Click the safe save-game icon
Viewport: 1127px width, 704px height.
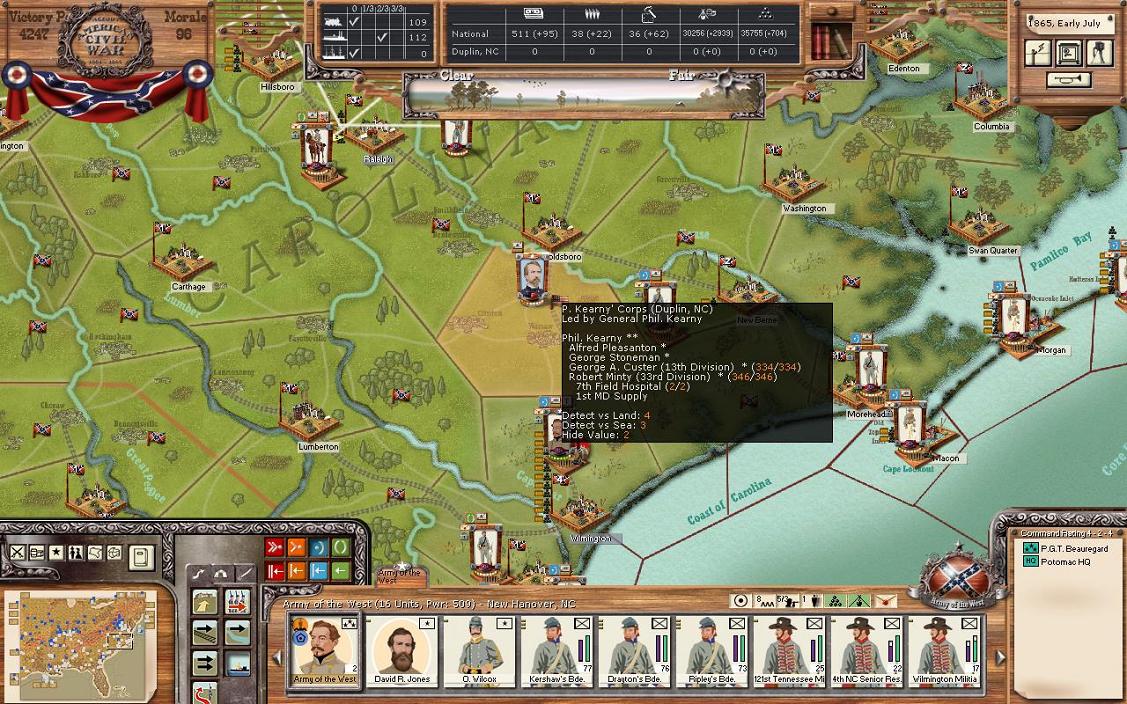click(x=1070, y=53)
